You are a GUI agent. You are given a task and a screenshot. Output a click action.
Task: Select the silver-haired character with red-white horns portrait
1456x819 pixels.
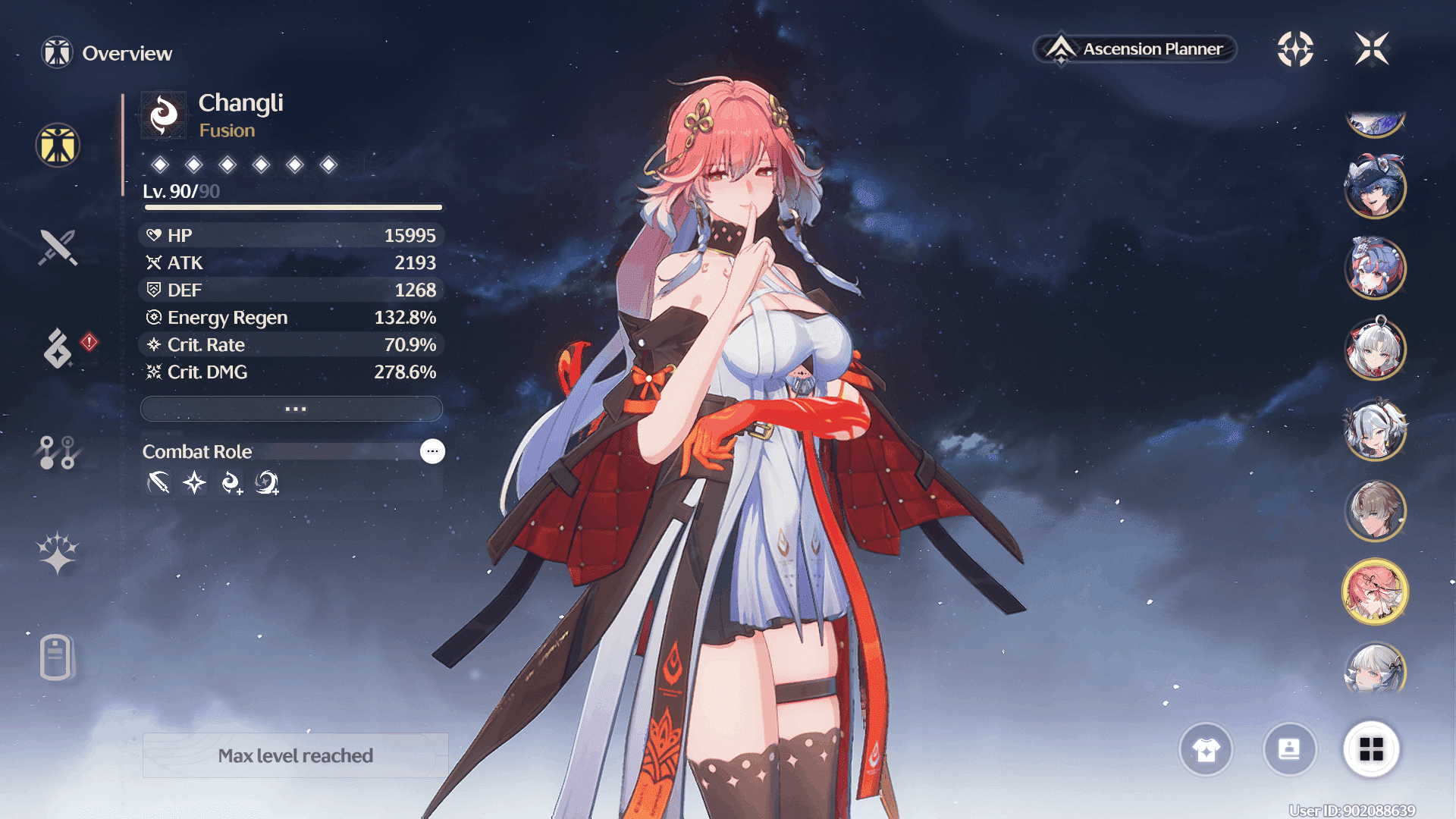pos(1375,430)
